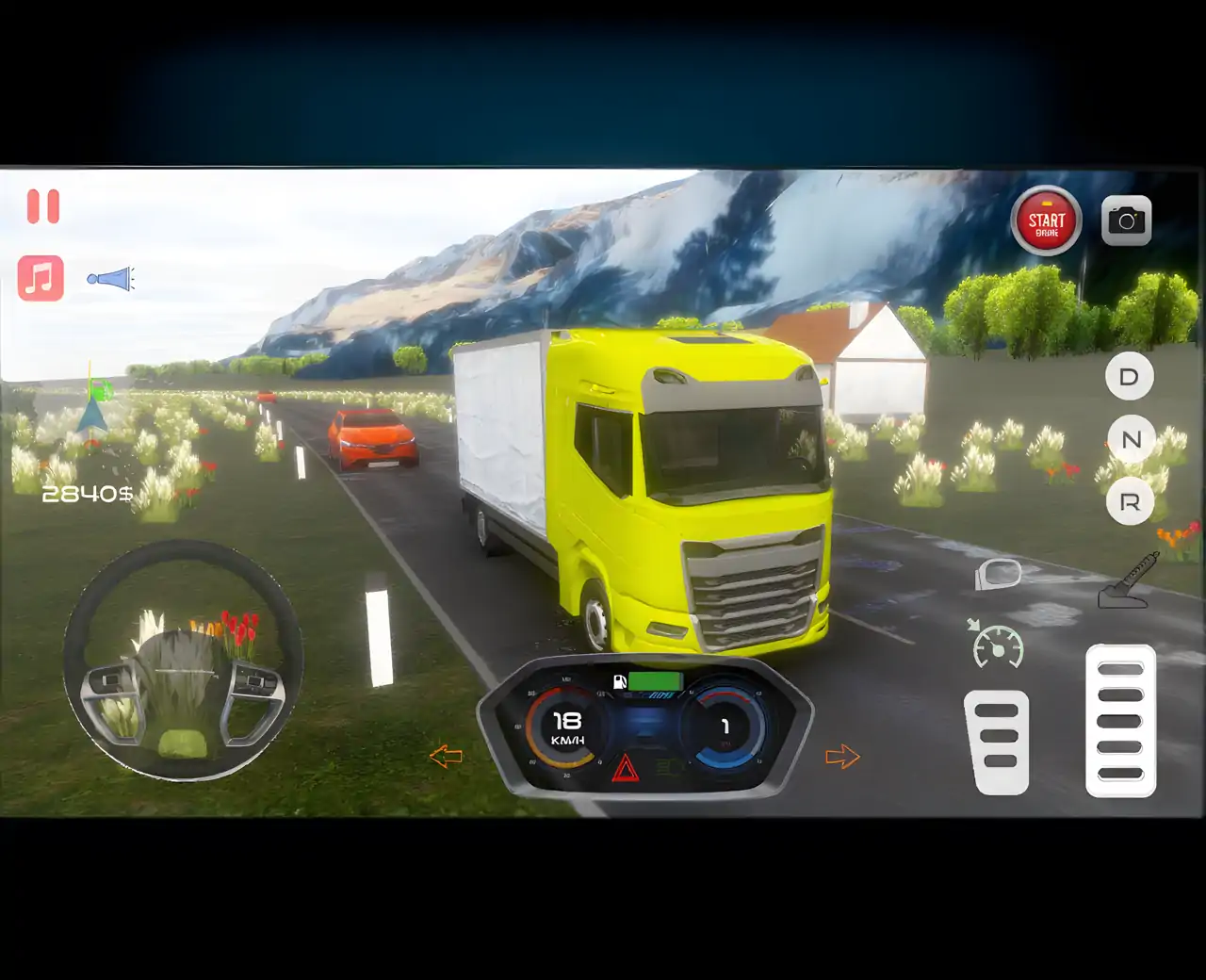Select the N neutral gear
Image resolution: width=1206 pixels, height=980 pixels.
point(1131,439)
